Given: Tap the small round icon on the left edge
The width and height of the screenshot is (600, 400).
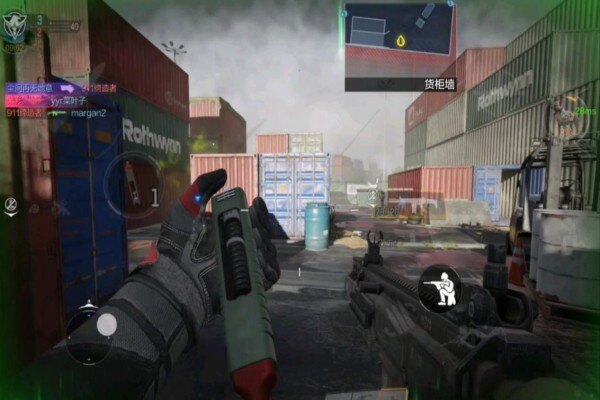Looking at the screenshot, I should (11, 205).
